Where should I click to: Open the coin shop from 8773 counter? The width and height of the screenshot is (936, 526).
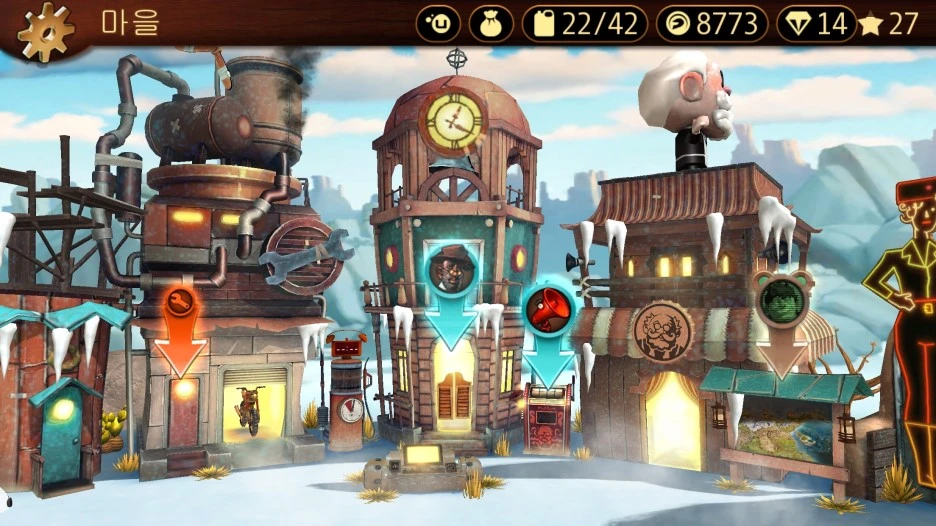click(711, 24)
